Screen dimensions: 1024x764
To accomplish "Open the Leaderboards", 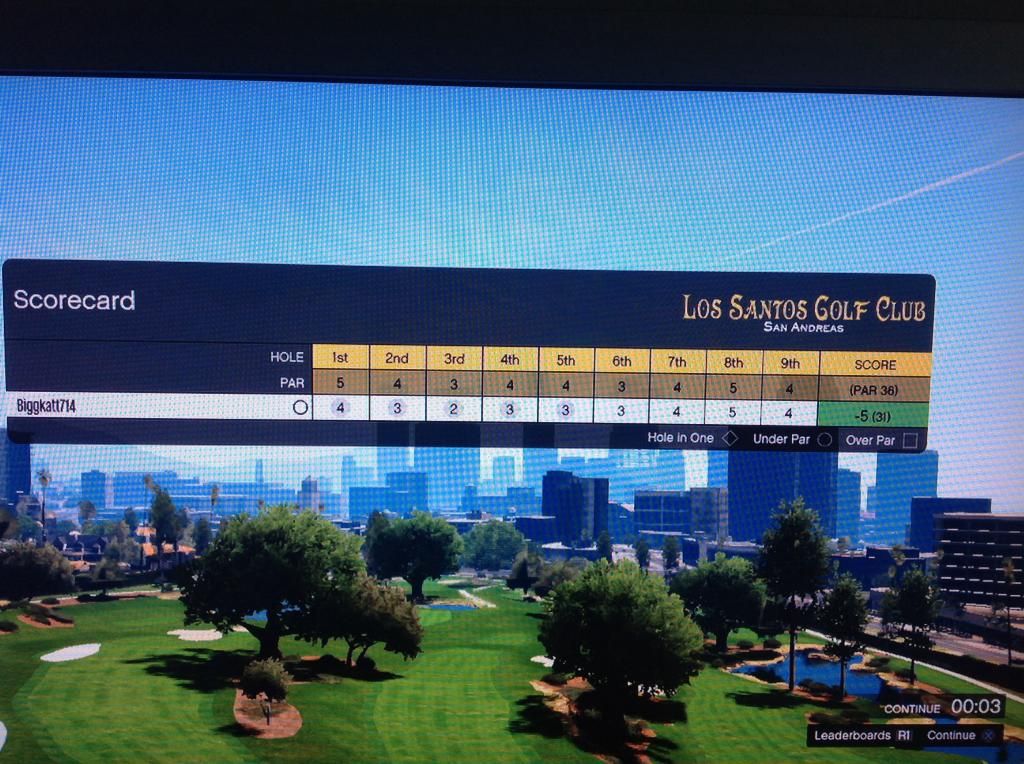I will (x=862, y=735).
